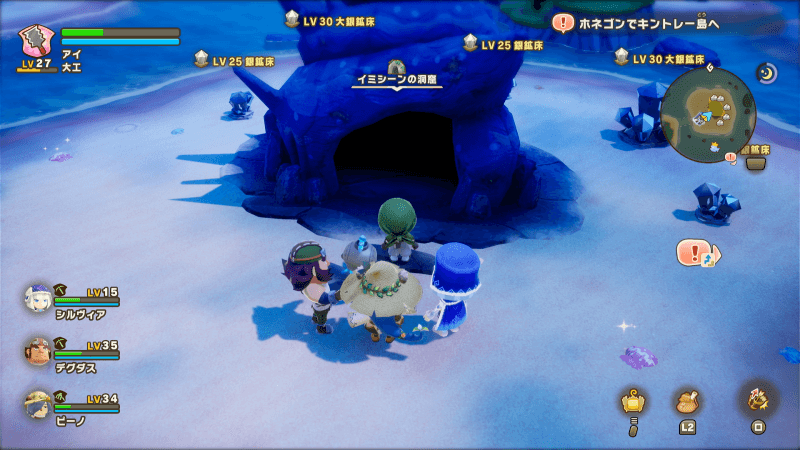Activate the arrow quiver action icon
The height and width of the screenshot is (450, 800).
757,400
